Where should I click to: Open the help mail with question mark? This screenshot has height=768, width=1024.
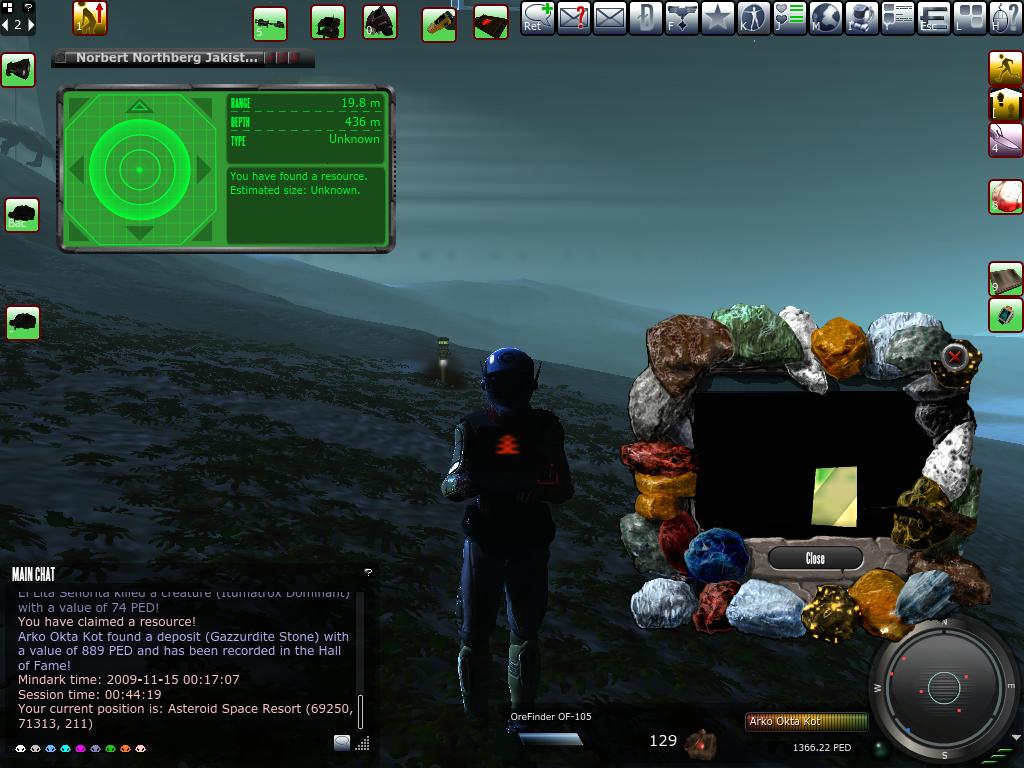tap(573, 19)
